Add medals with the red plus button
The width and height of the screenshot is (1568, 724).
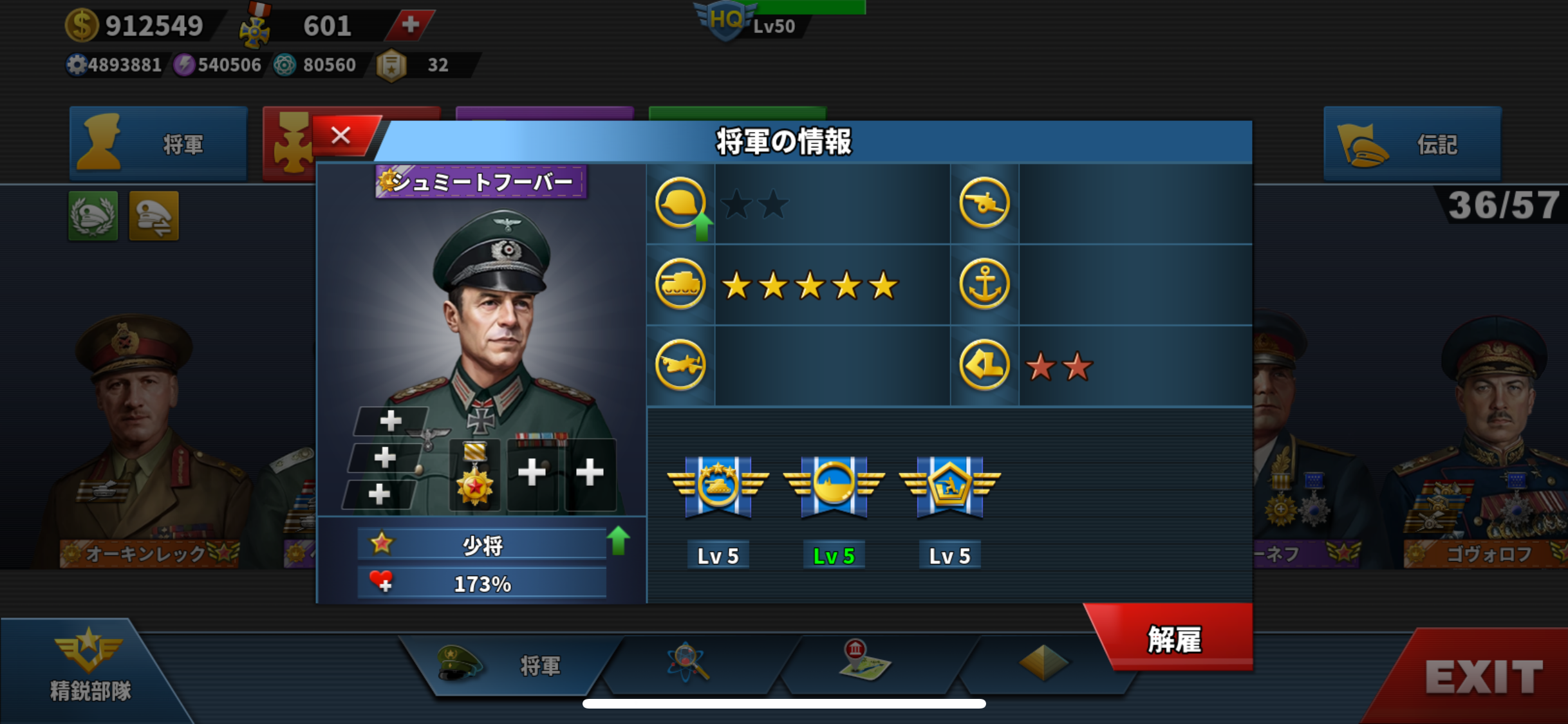(x=410, y=25)
